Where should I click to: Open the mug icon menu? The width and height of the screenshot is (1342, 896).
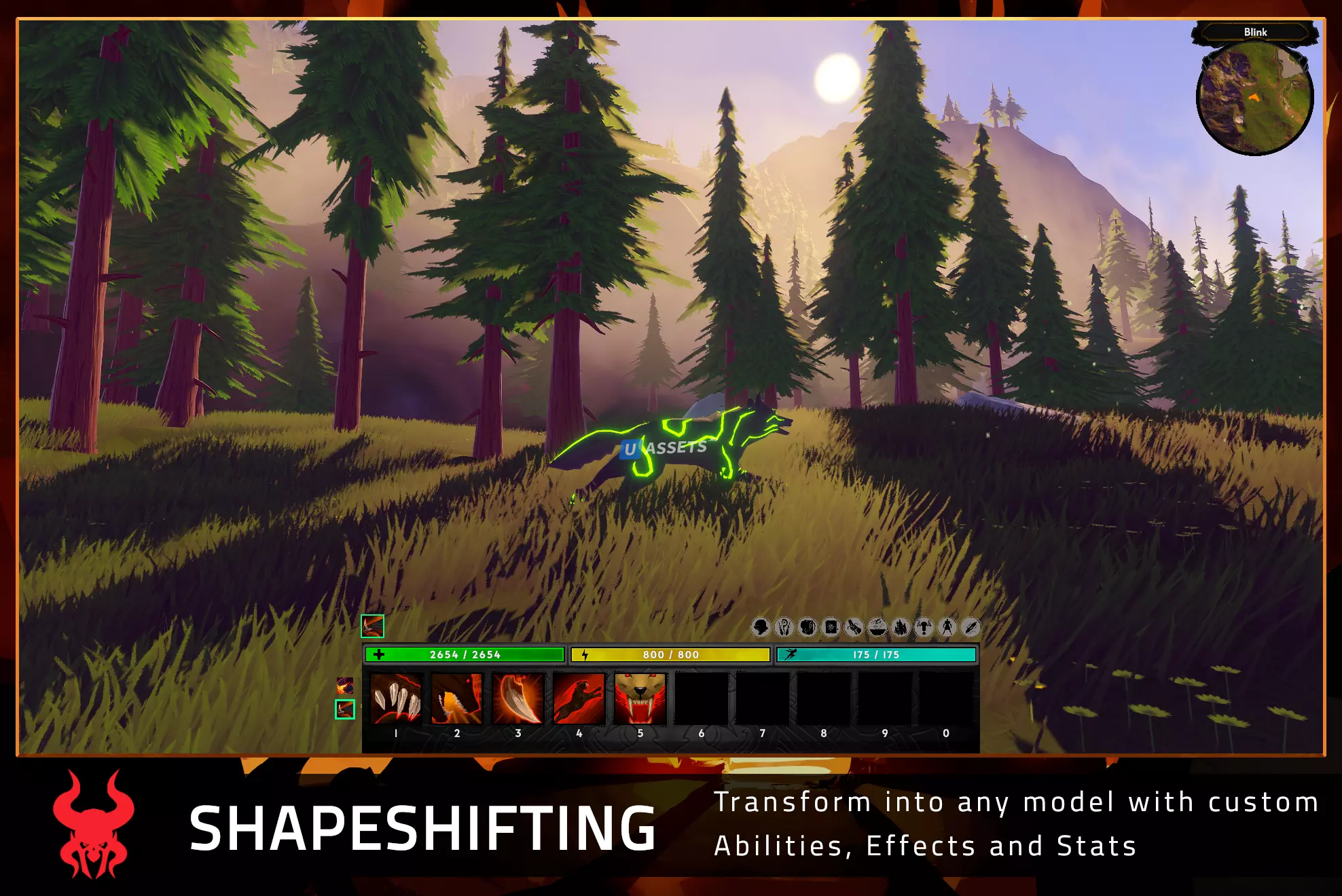tap(808, 627)
